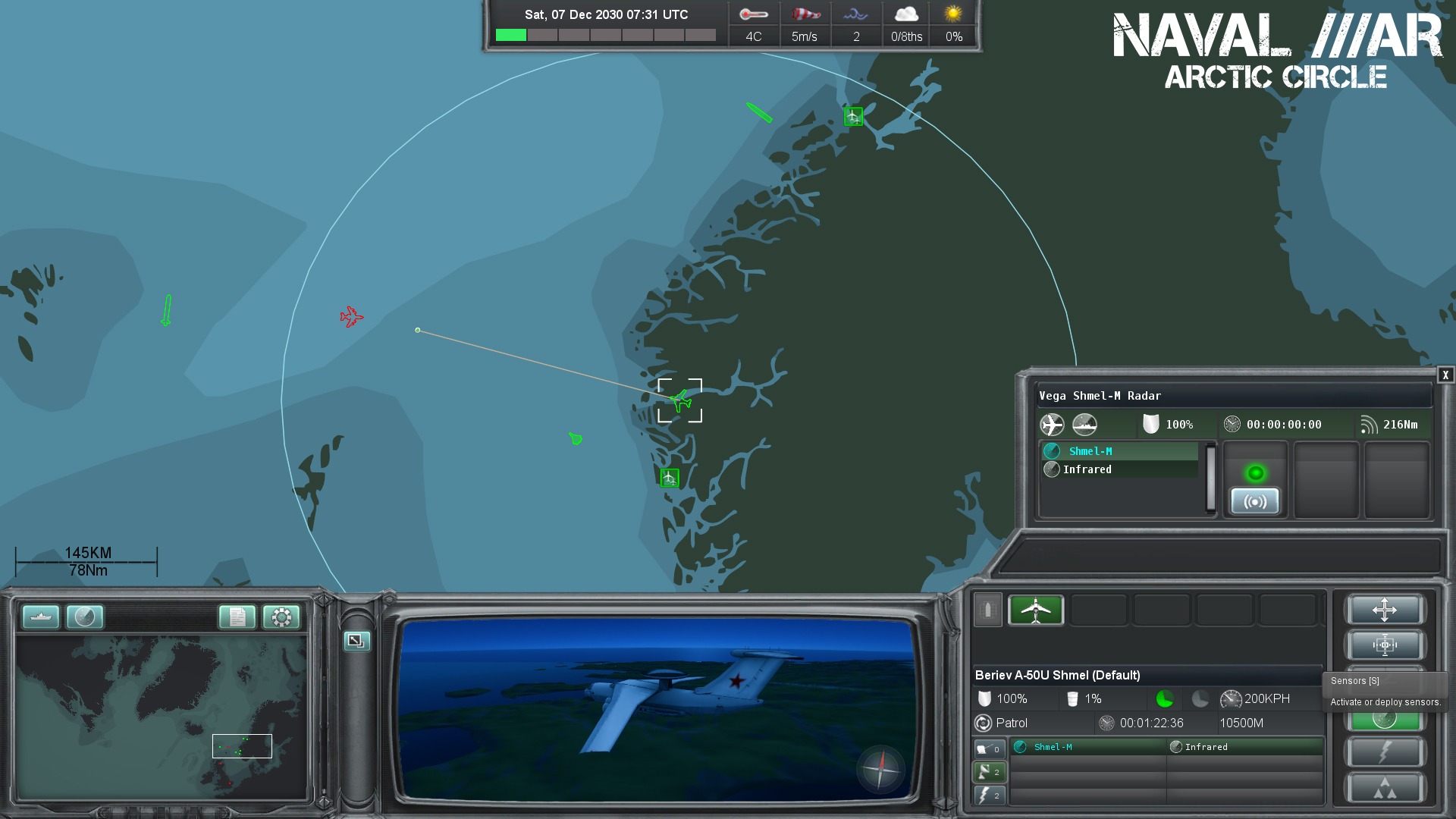Open the message log document icon
The width and height of the screenshot is (1456, 819).
coord(239,618)
